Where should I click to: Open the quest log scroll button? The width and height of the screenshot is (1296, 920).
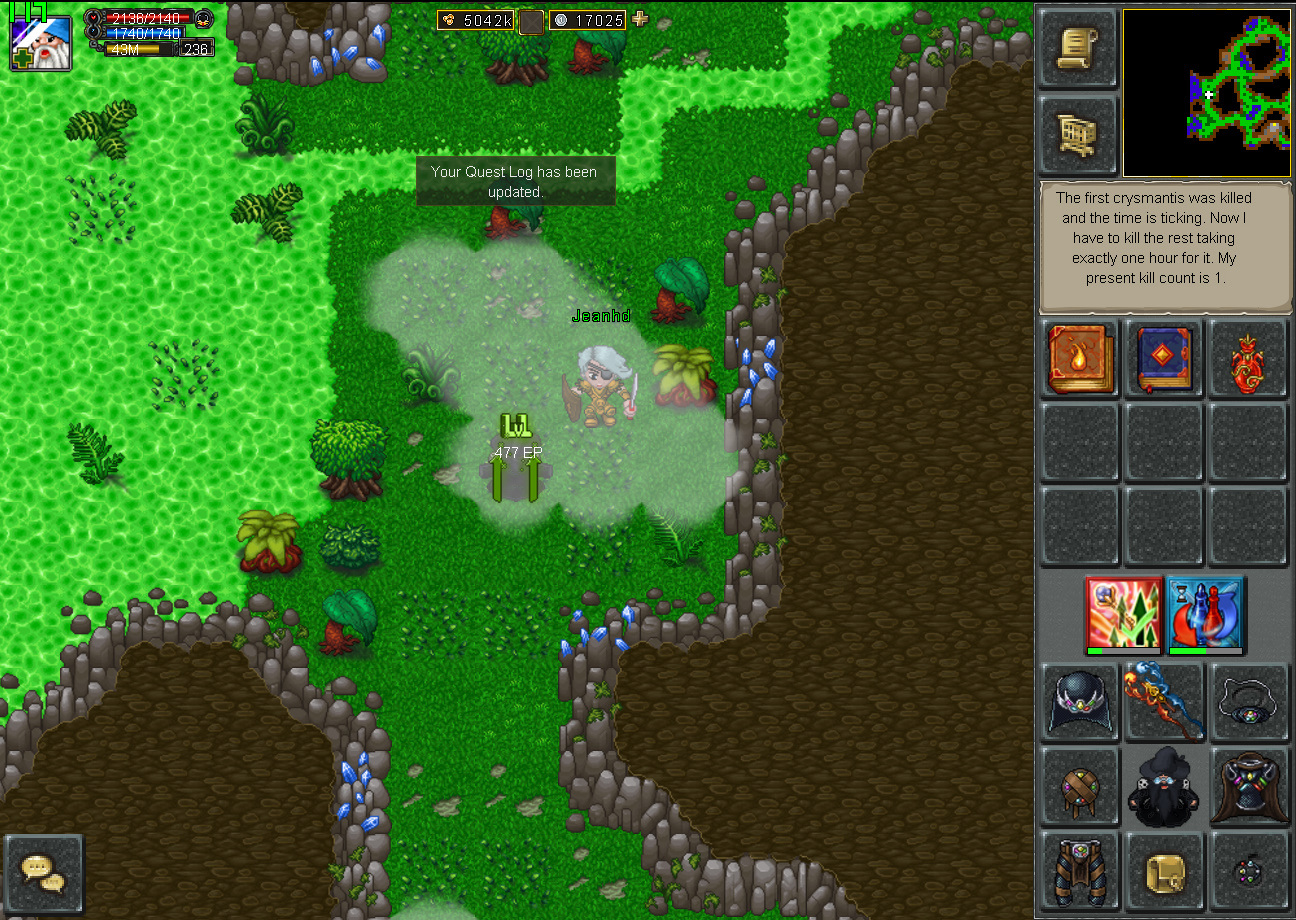1077,48
